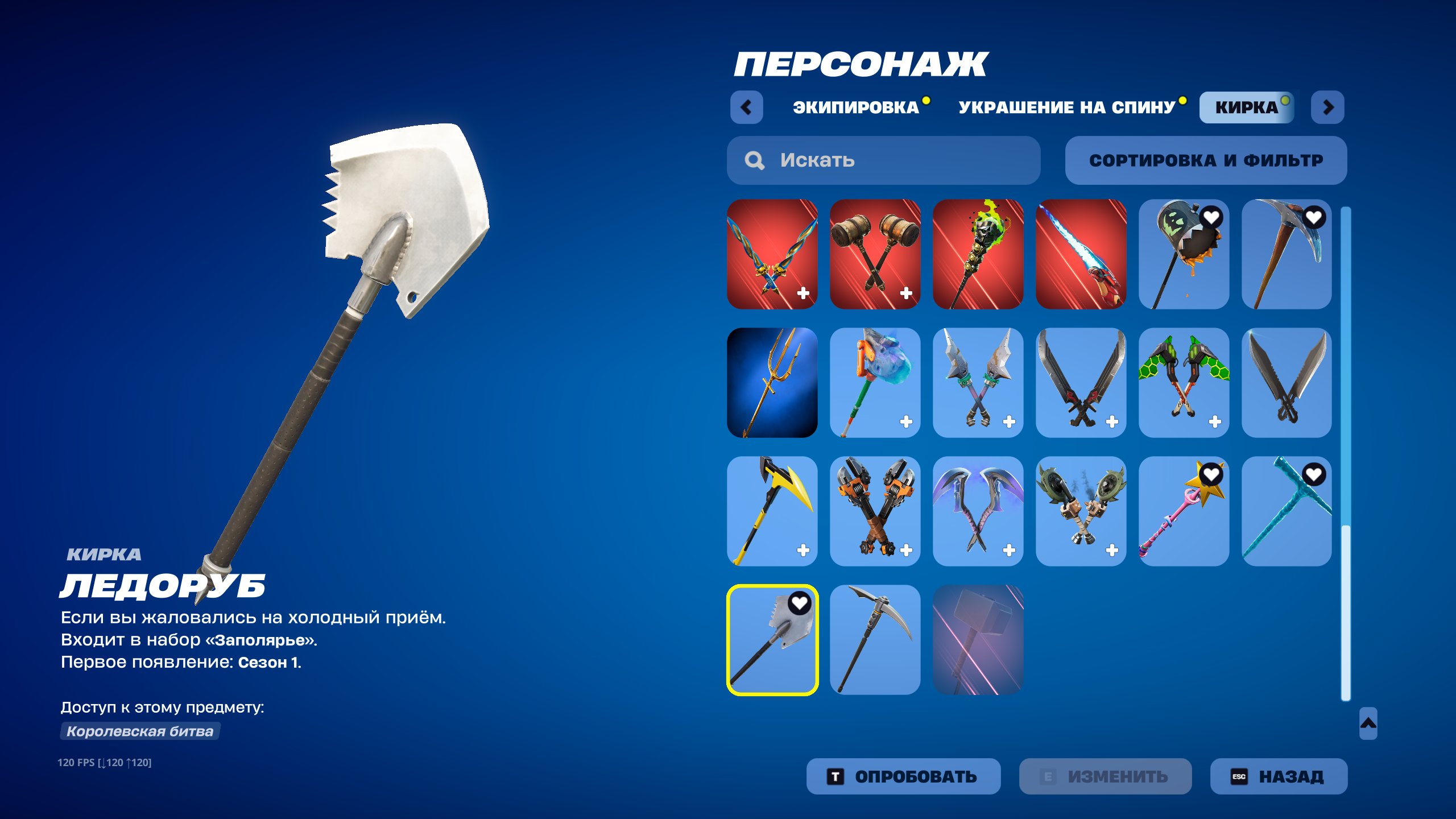The image size is (1456, 819).
Task: Click the left arrow to previous category
Action: [x=747, y=107]
